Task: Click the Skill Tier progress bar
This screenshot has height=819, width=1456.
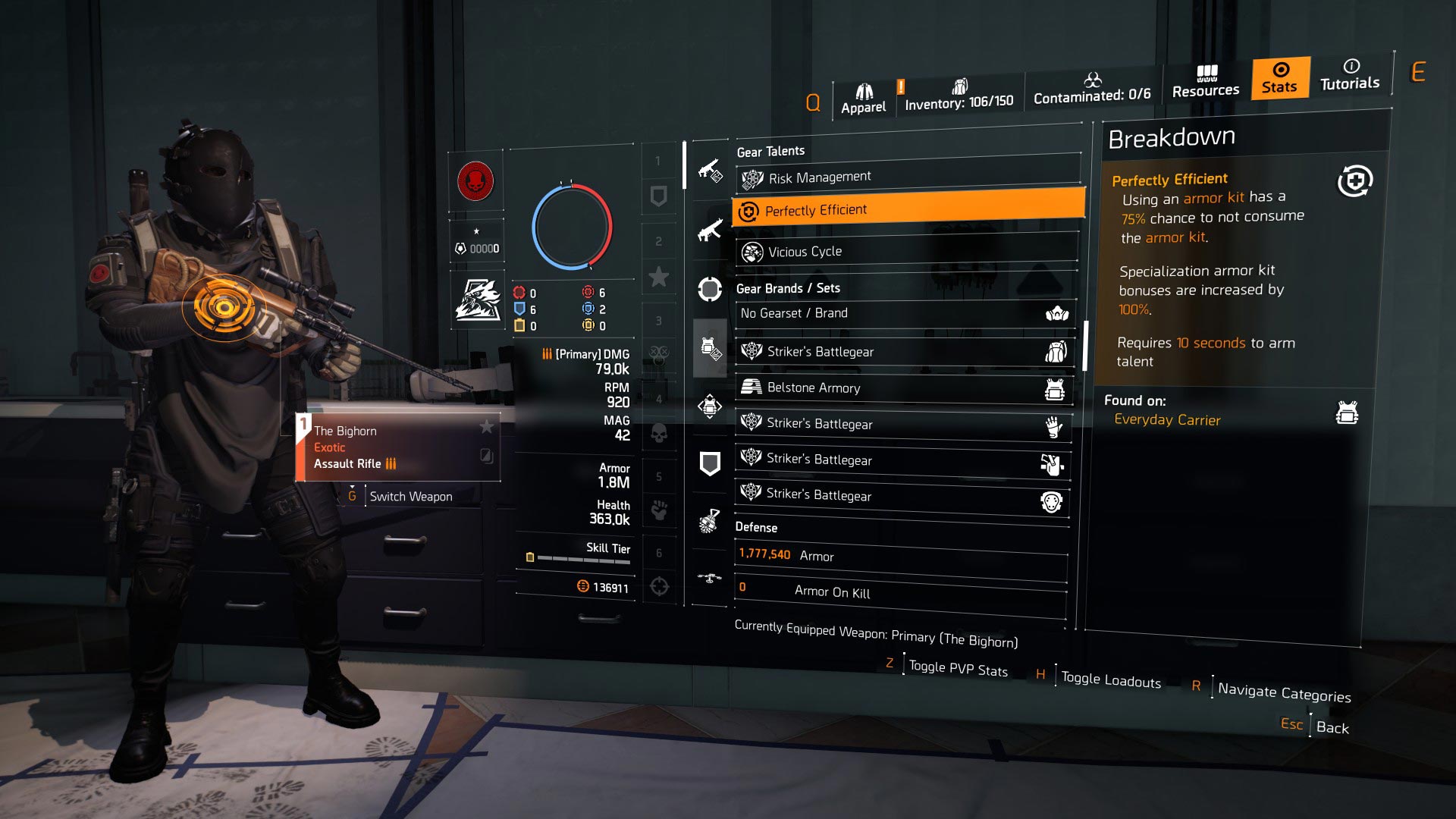Action: [584, 557]
